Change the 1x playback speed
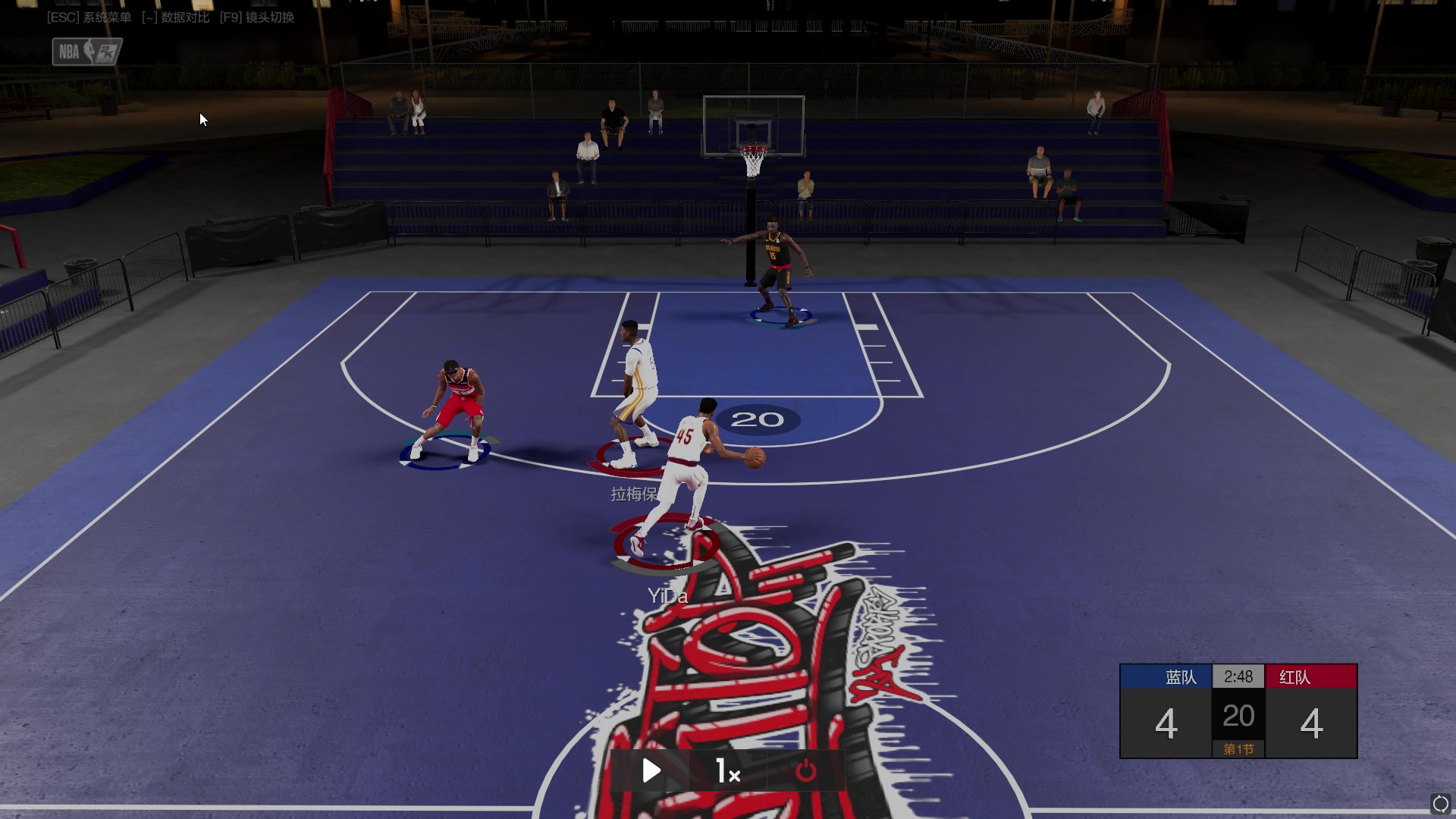 [728, 771]
